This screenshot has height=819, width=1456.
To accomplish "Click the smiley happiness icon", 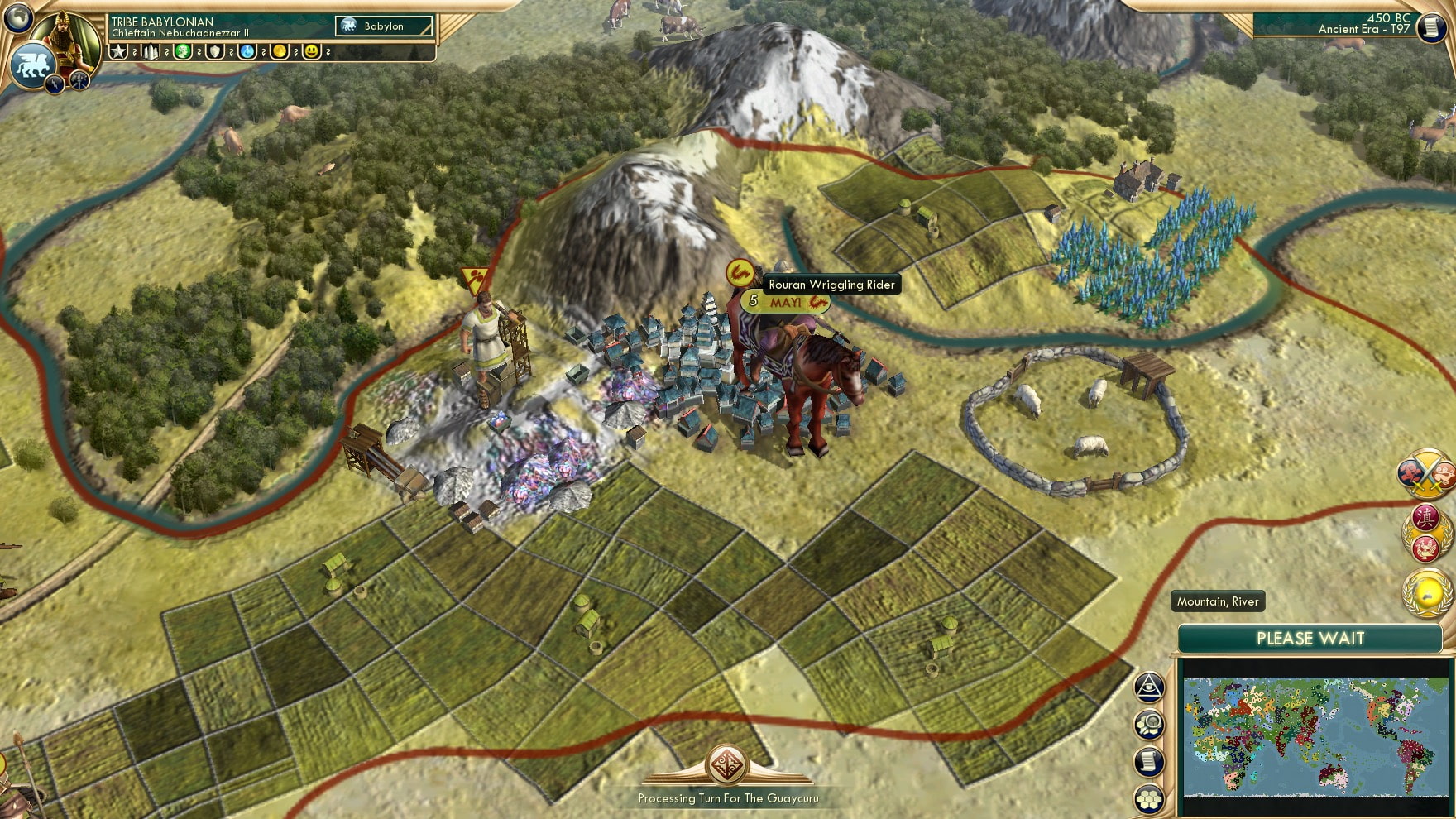I will [x=311, y=53].
